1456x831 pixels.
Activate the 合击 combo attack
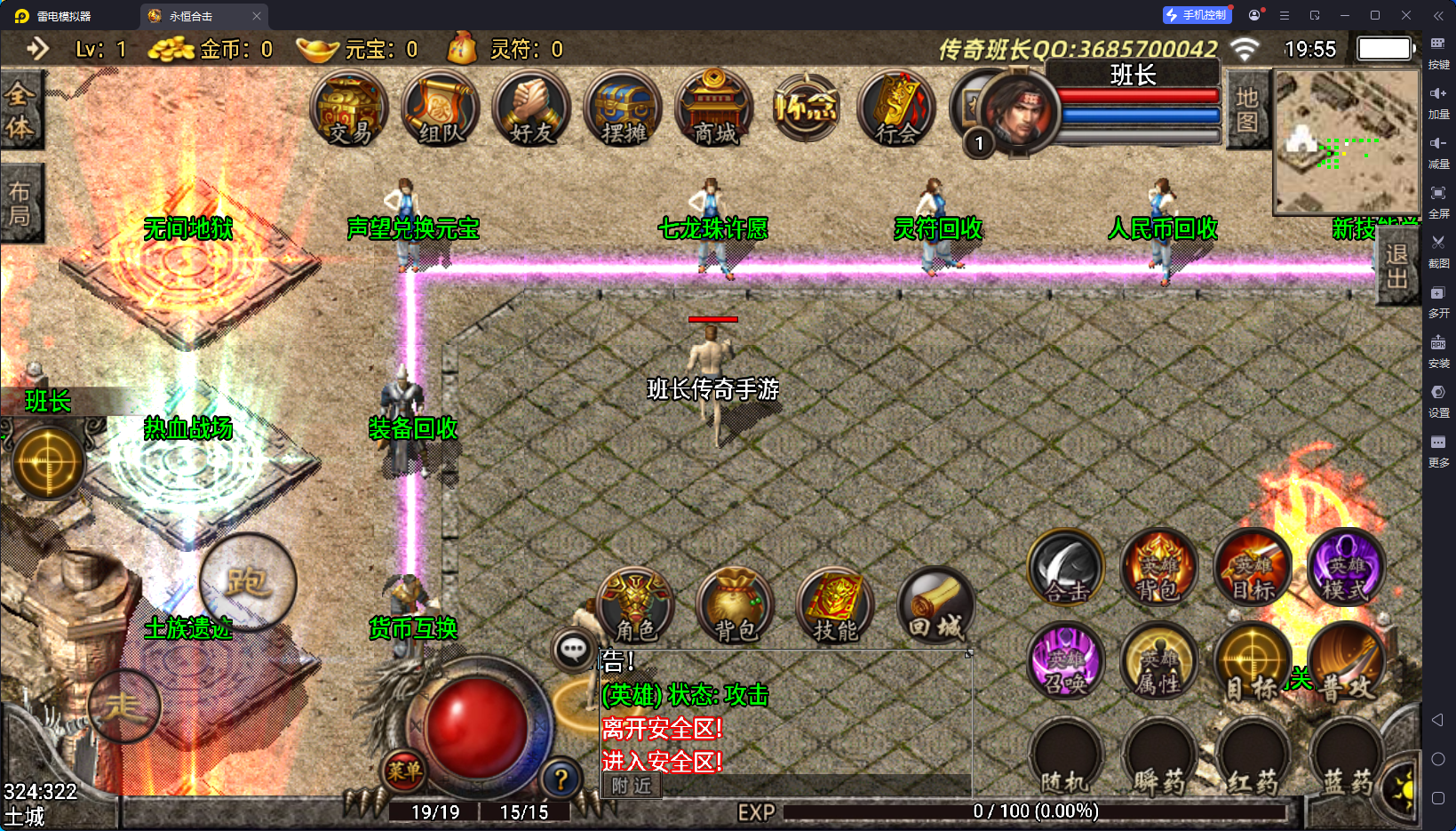tap(1066, 569)
